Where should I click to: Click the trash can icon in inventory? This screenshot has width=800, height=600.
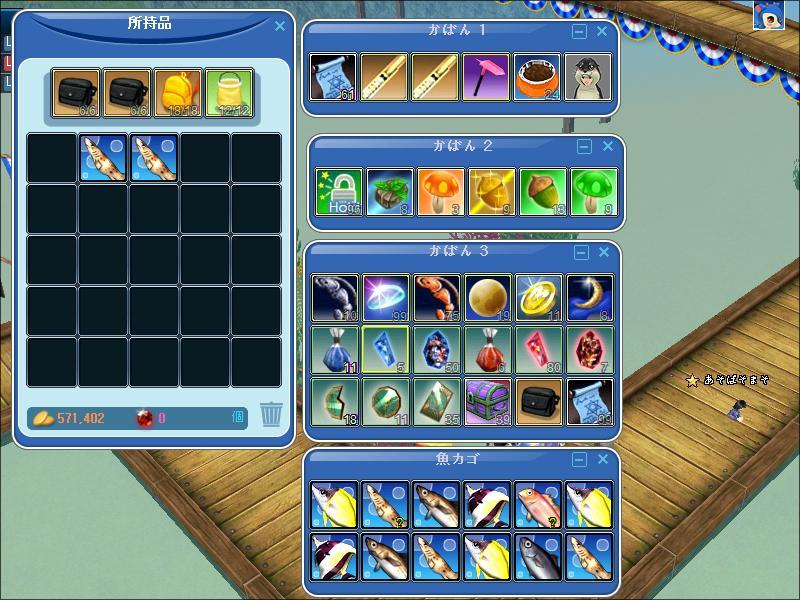(271, 413)
